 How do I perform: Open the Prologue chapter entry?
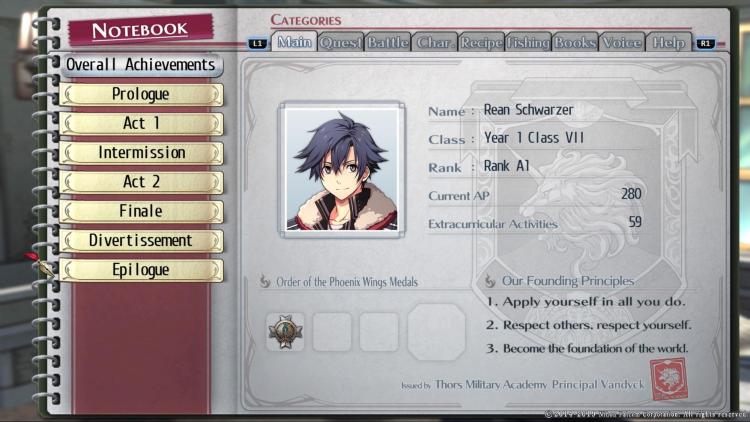[141, 95]
